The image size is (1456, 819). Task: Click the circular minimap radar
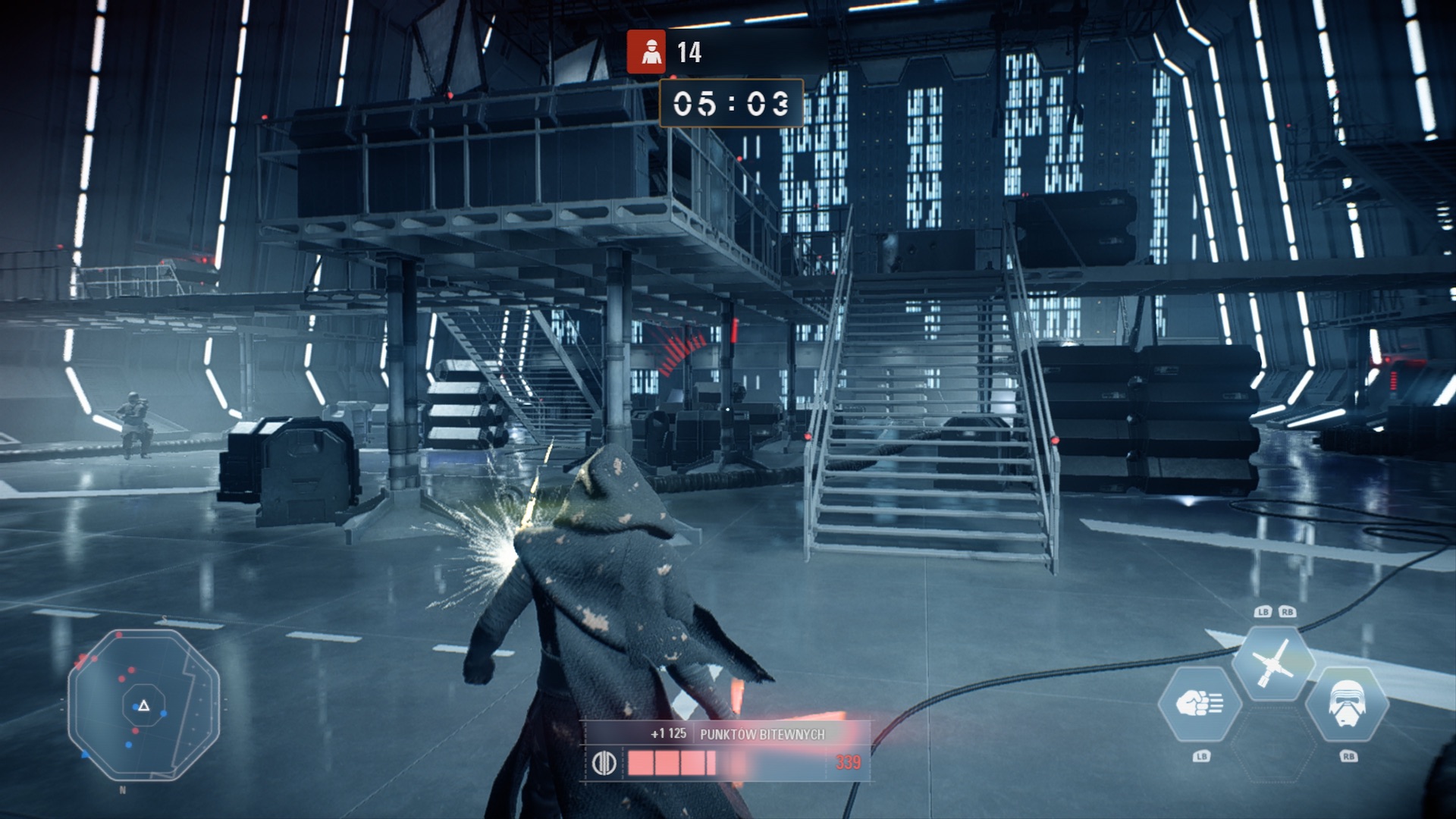coord(143,705)
